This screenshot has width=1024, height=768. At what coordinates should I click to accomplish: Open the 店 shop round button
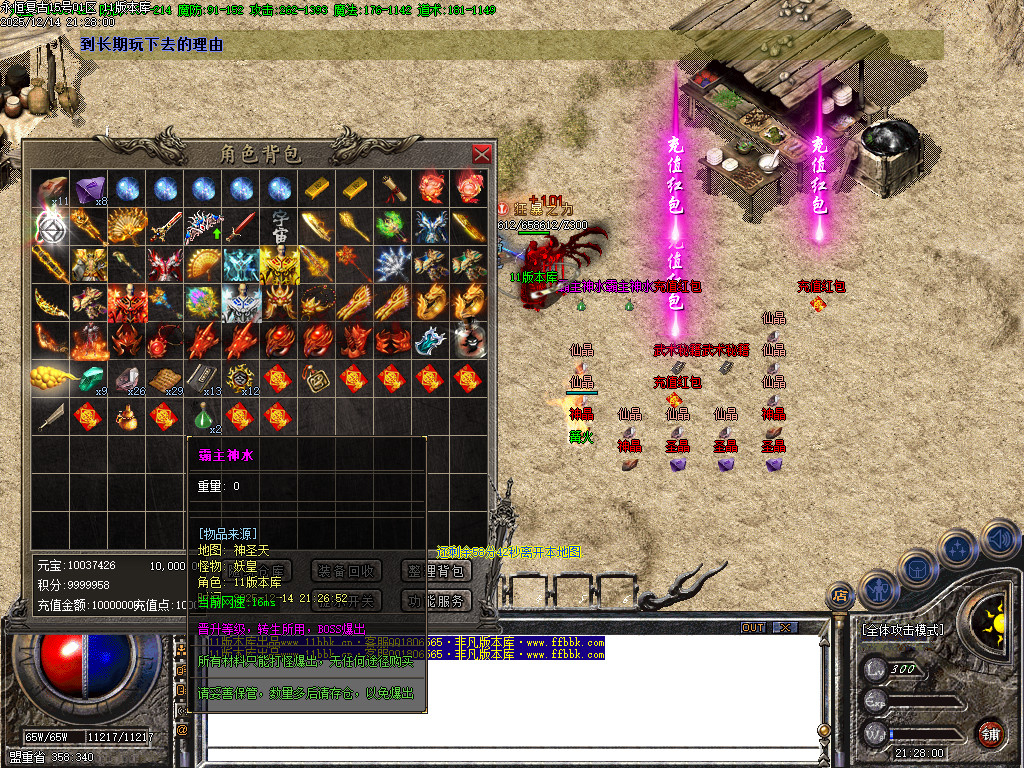839,595
